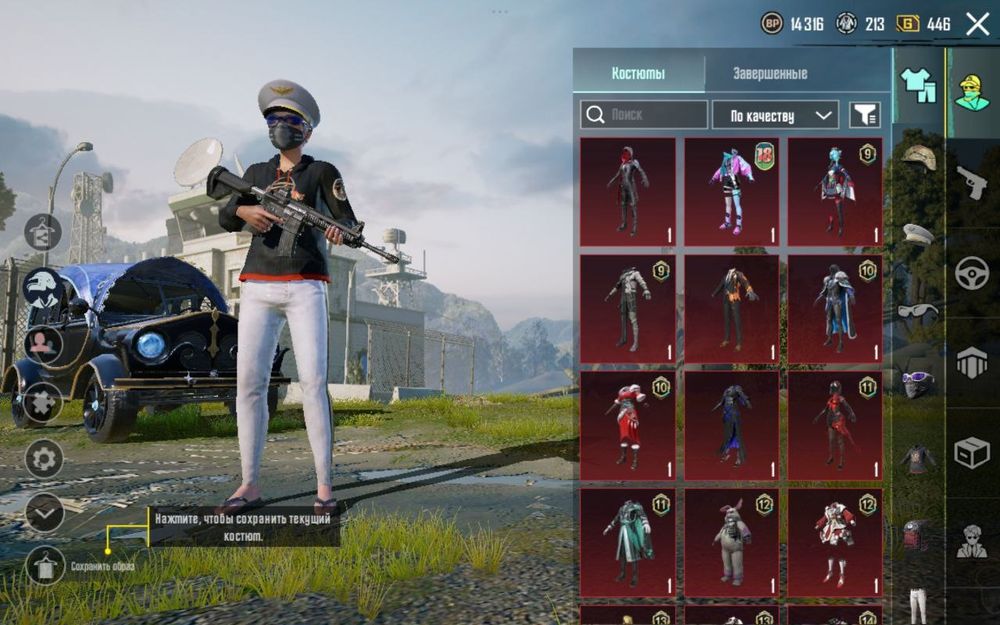Close the inventory screen with the X
This screenshot has height=625, width=1000.
click(x=977, y=24)
